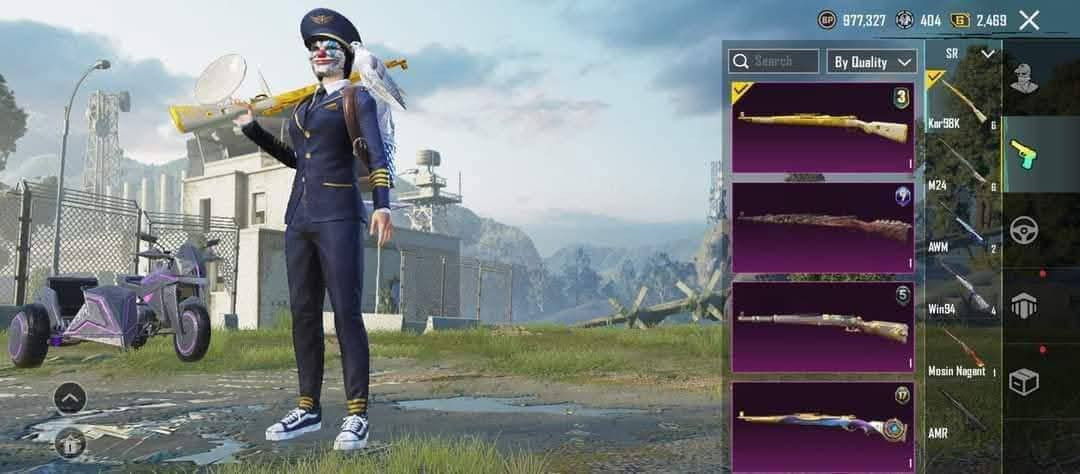Screen dimensions: 1080x474
Task: Switch to the steering wheel vehicles tab
Action: (1024, 229)
